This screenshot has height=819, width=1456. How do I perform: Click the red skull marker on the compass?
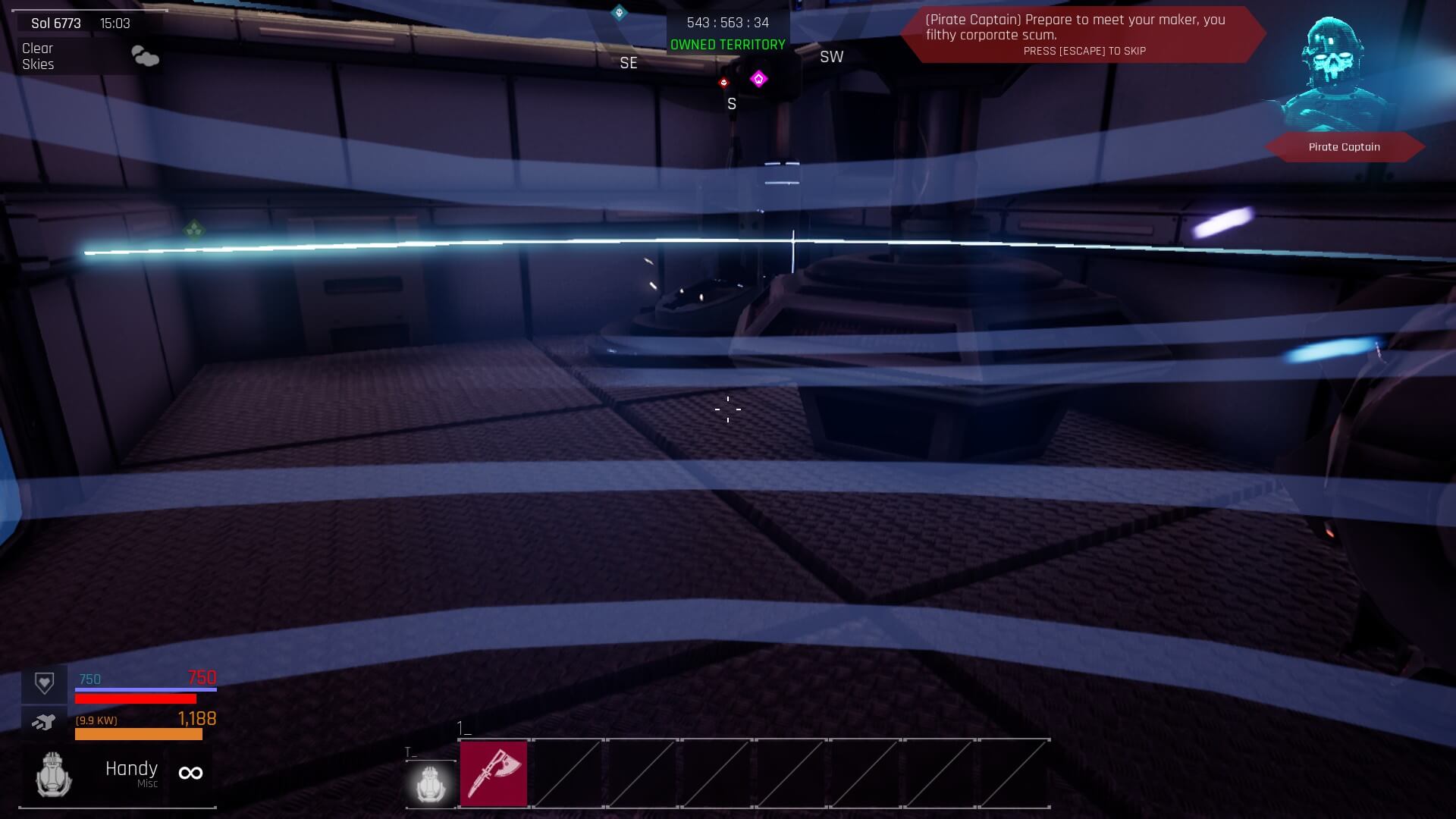tap(723, 83)
